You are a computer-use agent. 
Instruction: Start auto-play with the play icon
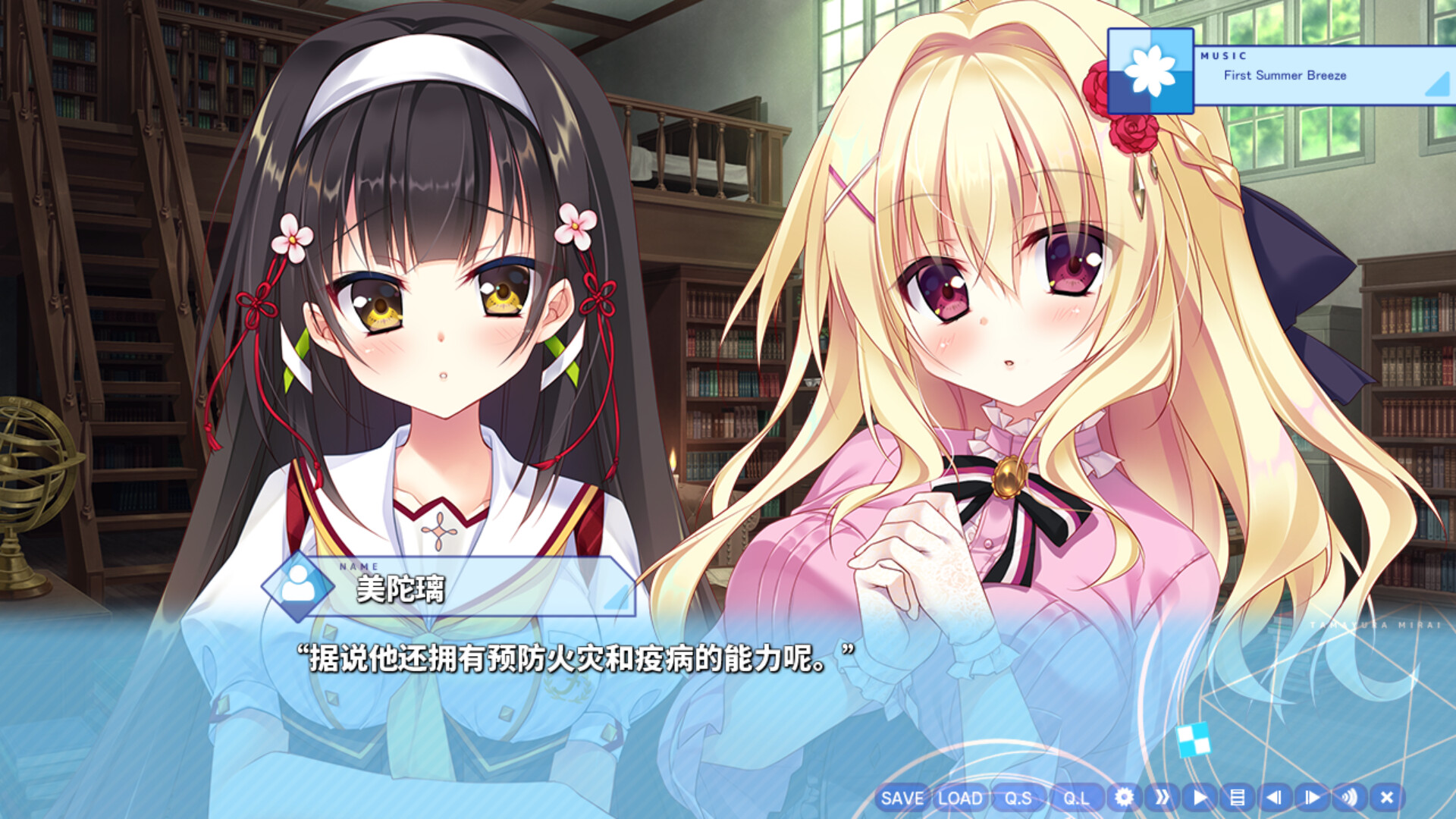coord(1200,798)
